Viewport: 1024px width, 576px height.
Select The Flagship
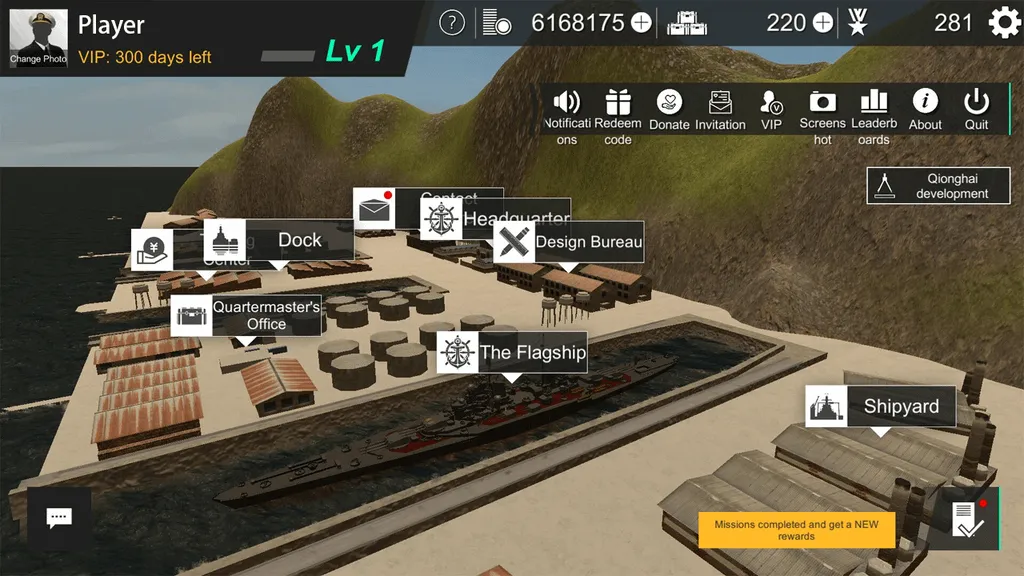pos(512,352)
